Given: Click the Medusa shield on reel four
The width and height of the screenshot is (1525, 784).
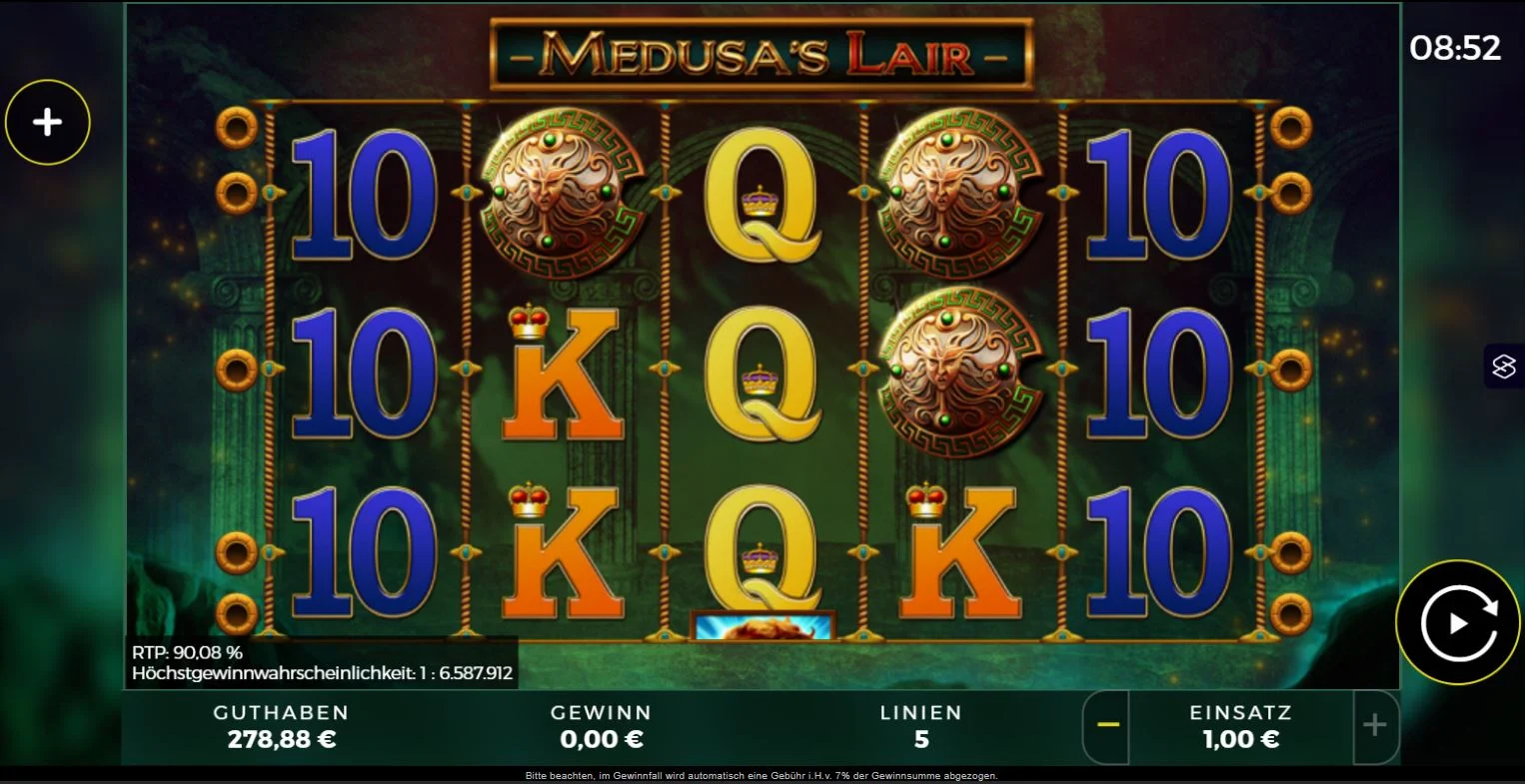Looking at the screenshot, I should 962,195.
